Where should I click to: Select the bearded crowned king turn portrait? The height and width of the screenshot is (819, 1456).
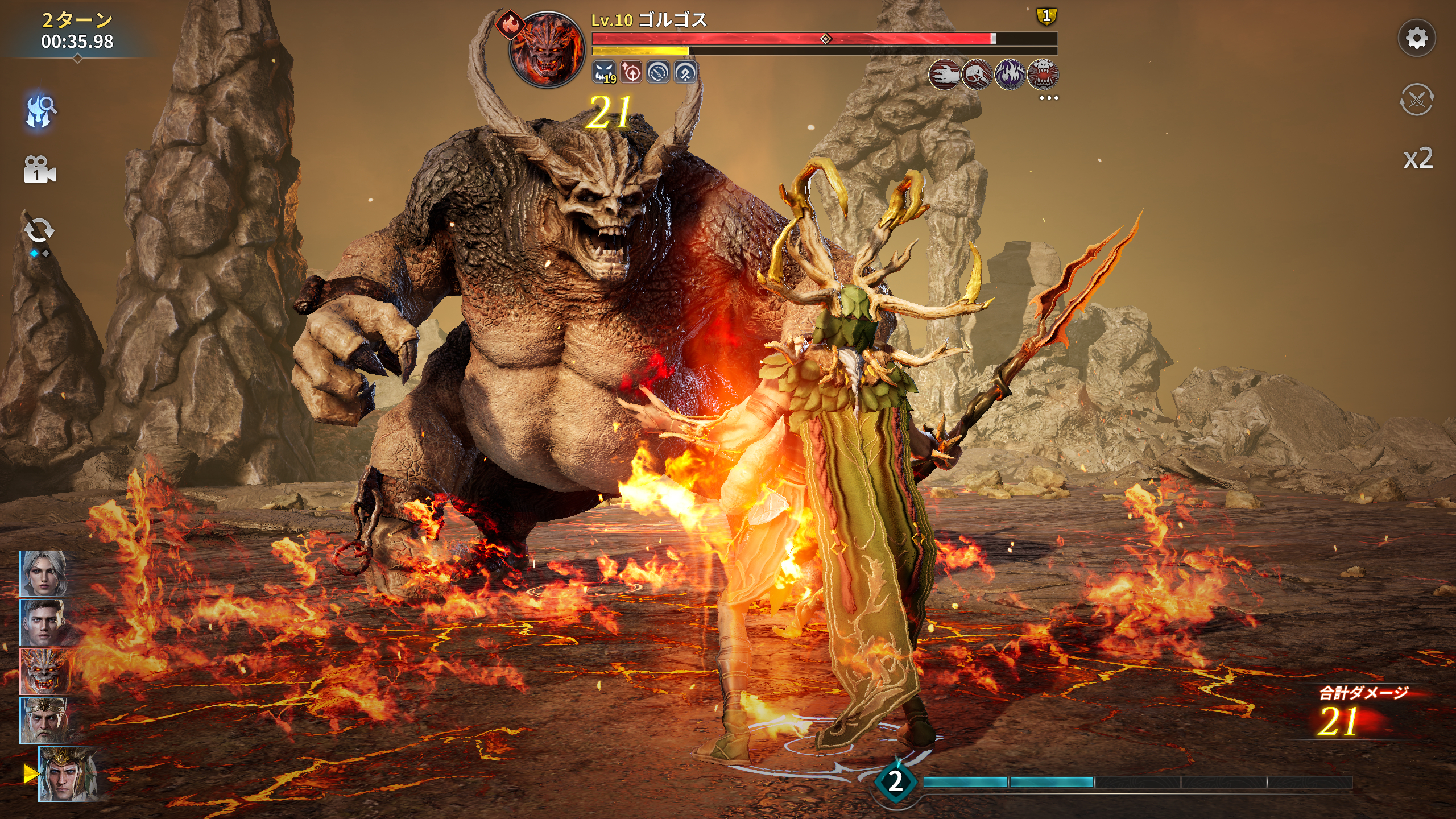click(x=43, y=720)
